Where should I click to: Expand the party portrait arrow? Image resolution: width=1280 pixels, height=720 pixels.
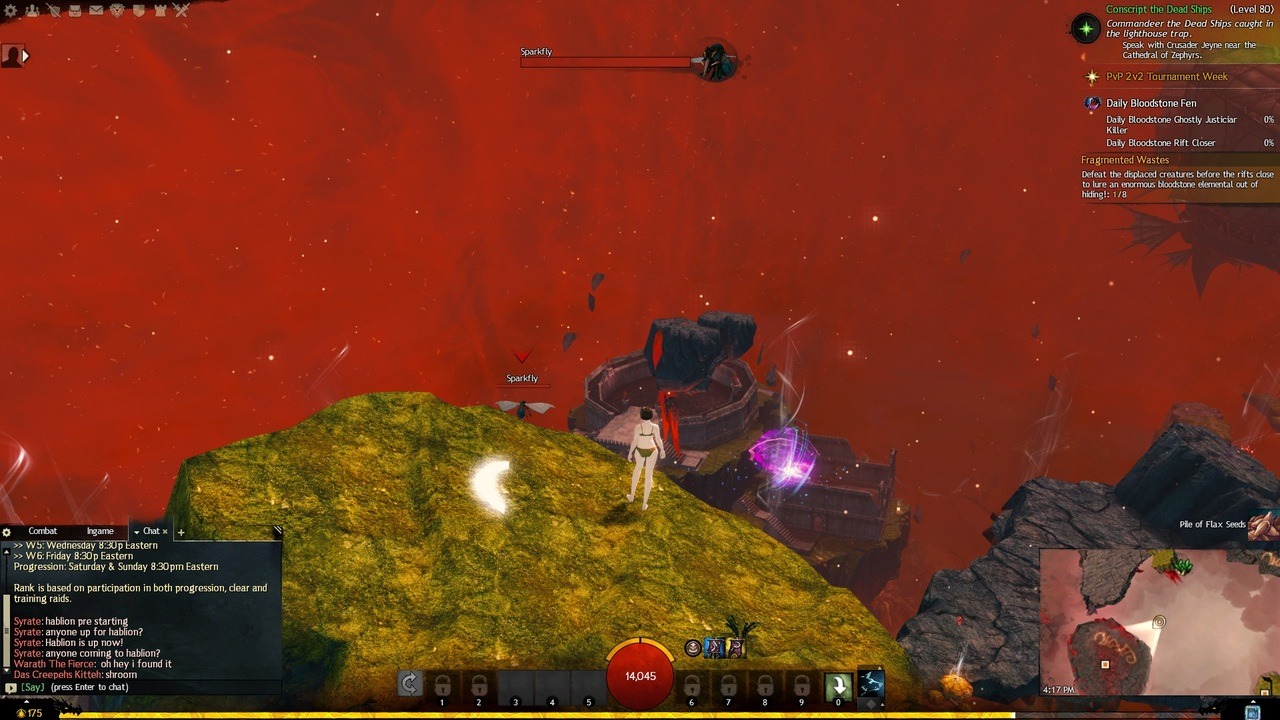click(25, 56)
